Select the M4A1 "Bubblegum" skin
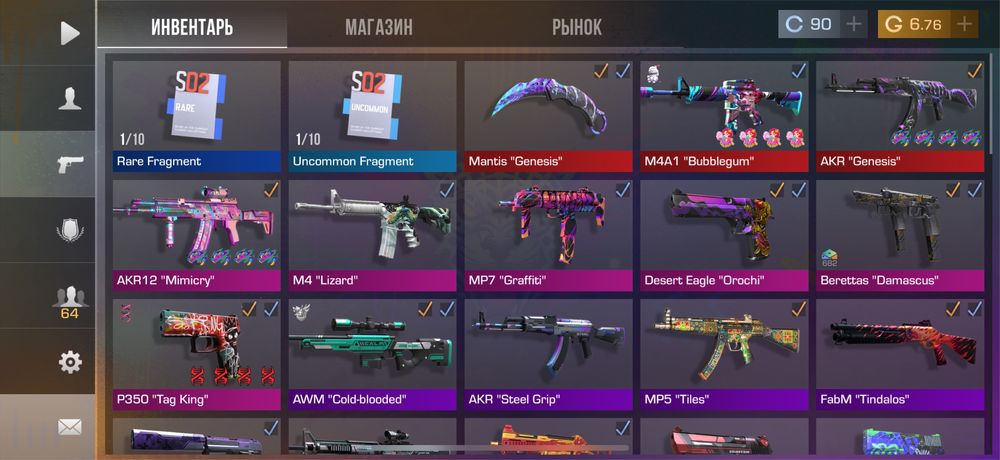The height and width of the screenshot is (460, 1000). pos(724,116)
